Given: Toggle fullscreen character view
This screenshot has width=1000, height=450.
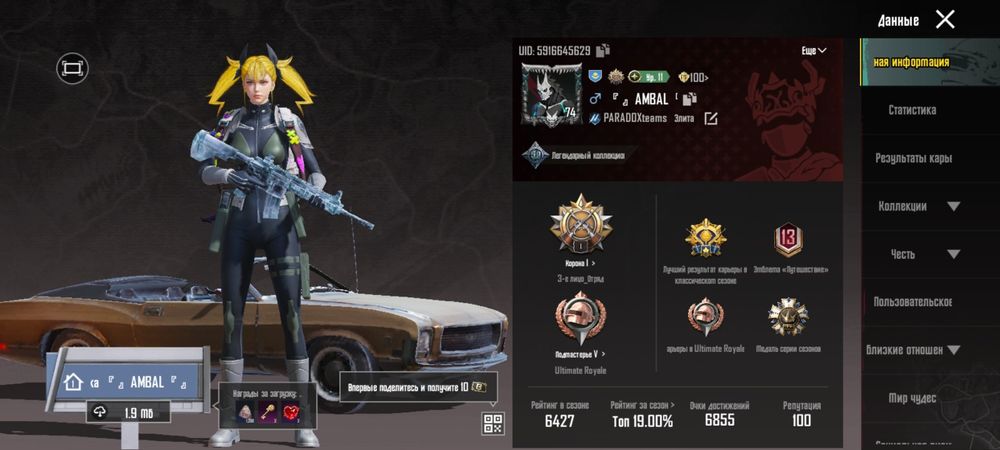Looking at the screenshot, I should [x=73, y=68].
